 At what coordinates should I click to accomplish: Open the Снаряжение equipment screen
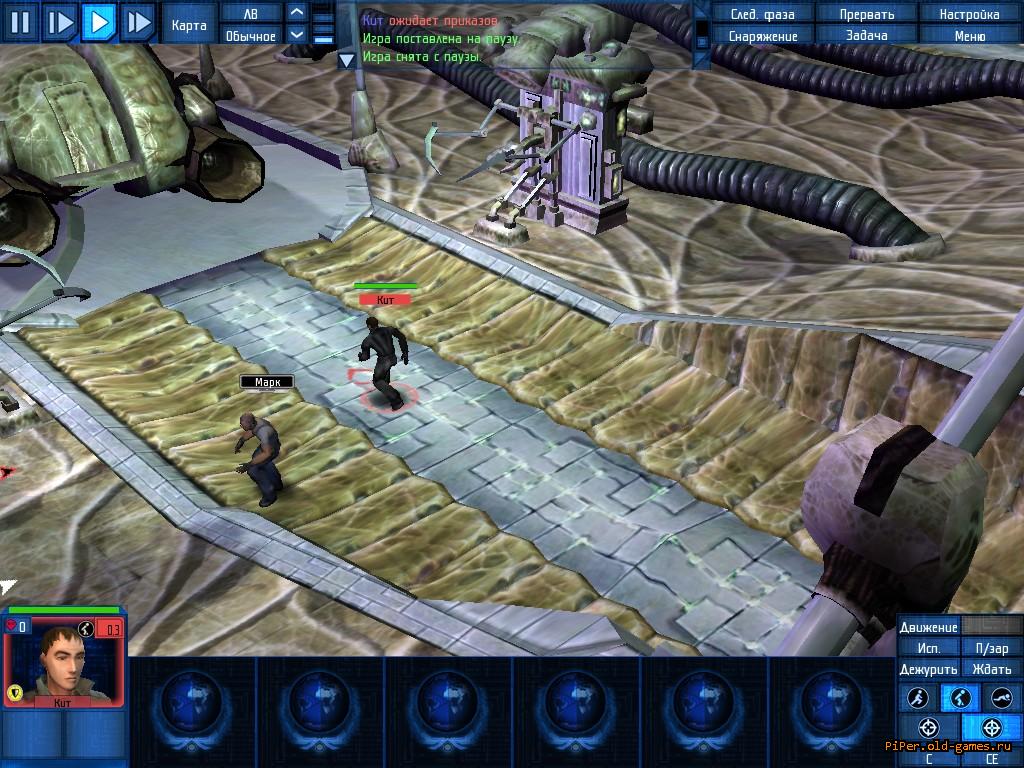point(762,36)
